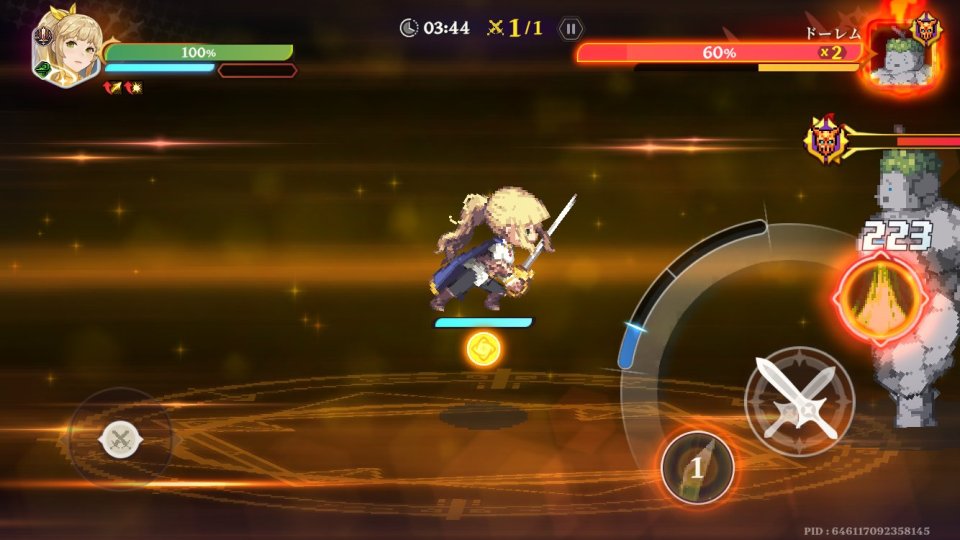
Task: Pause the battle with the pause button
Action: coord(570,28)
